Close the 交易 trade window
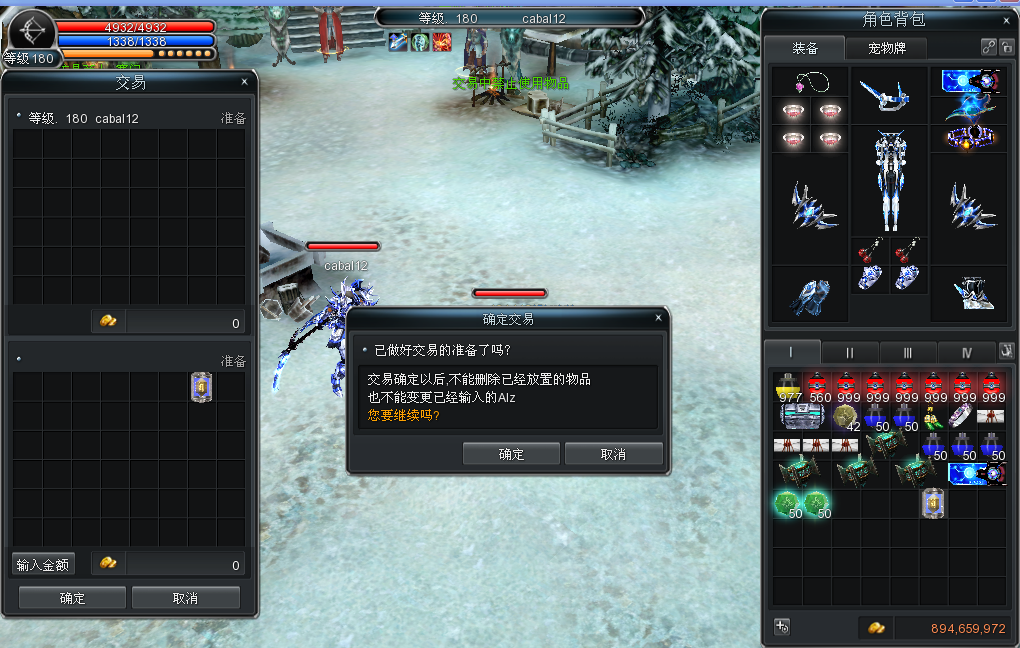This screenshot has width=1020, height=648. [x=244, y=82]
